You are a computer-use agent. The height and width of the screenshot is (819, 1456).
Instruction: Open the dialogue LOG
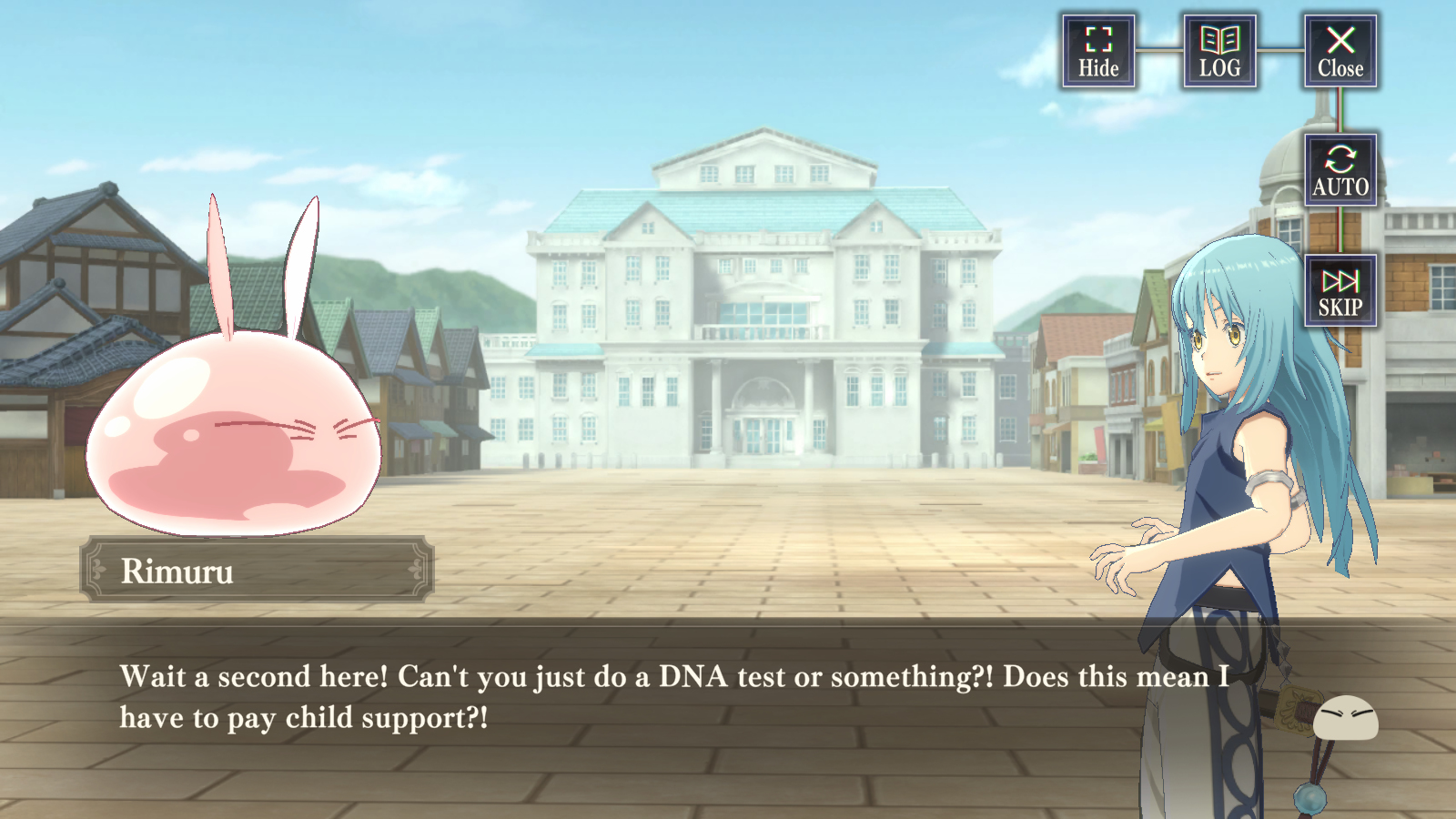1219,52
